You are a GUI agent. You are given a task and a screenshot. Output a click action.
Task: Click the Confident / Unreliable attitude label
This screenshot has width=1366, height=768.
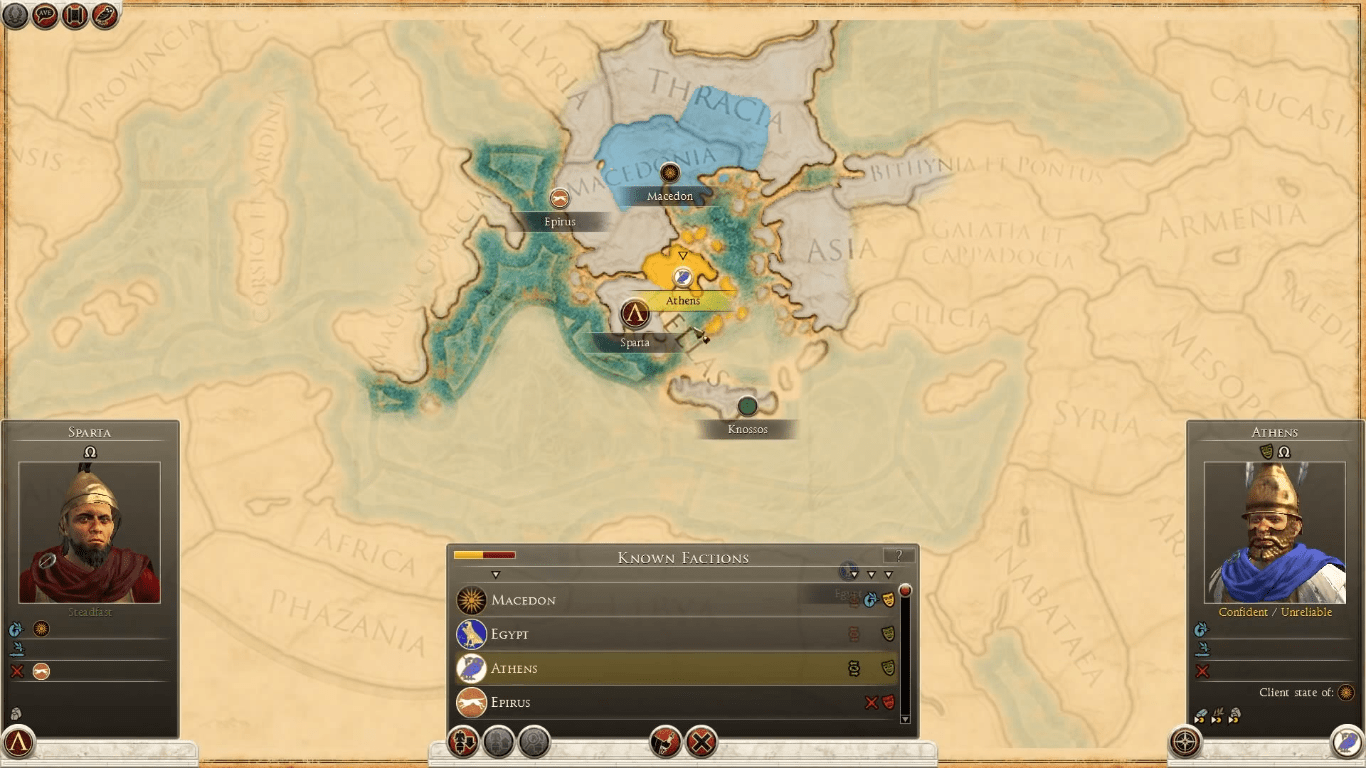[1275, 612]
